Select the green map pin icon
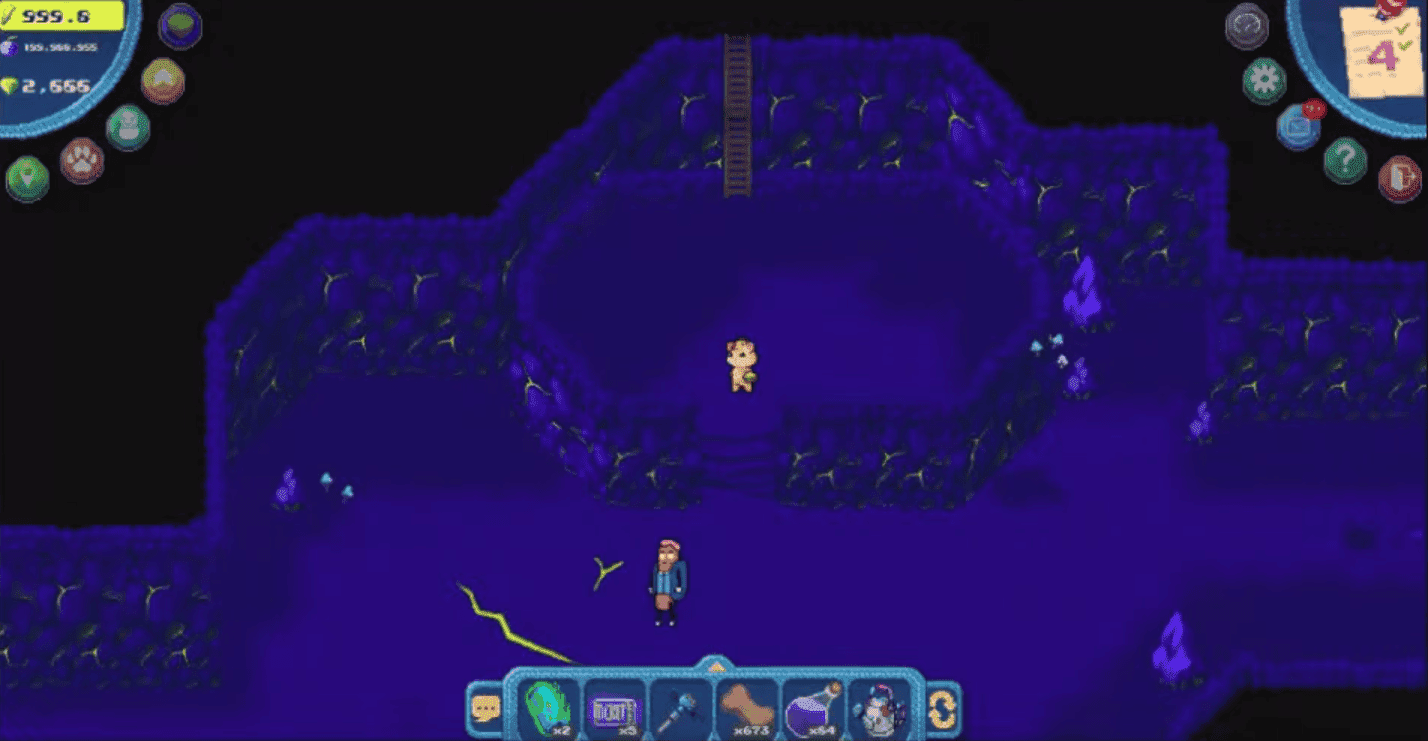The image size is (1428, 741). (28, 176)
